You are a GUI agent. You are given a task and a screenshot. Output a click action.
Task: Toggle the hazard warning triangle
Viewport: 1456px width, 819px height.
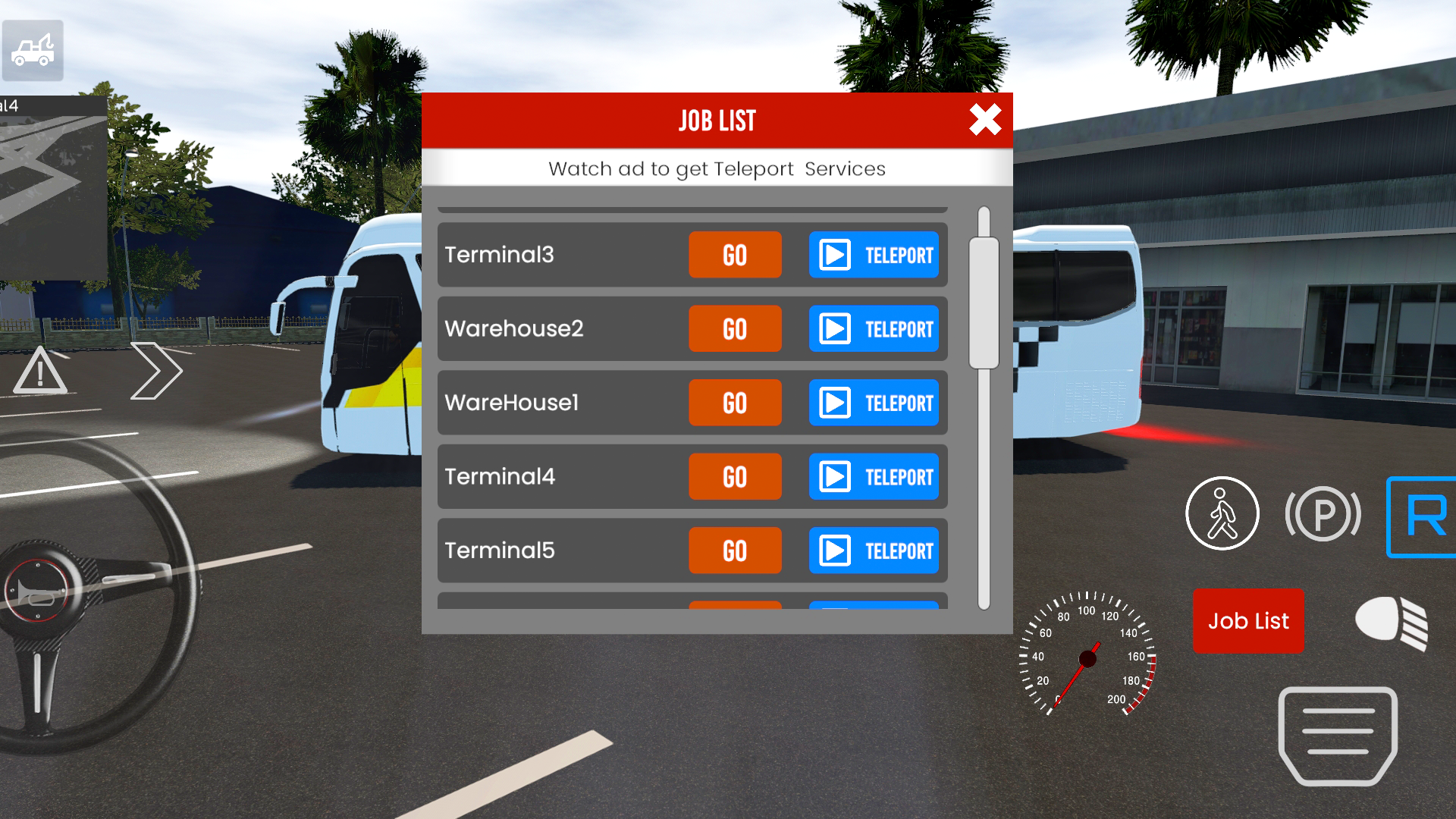point(39,372)
